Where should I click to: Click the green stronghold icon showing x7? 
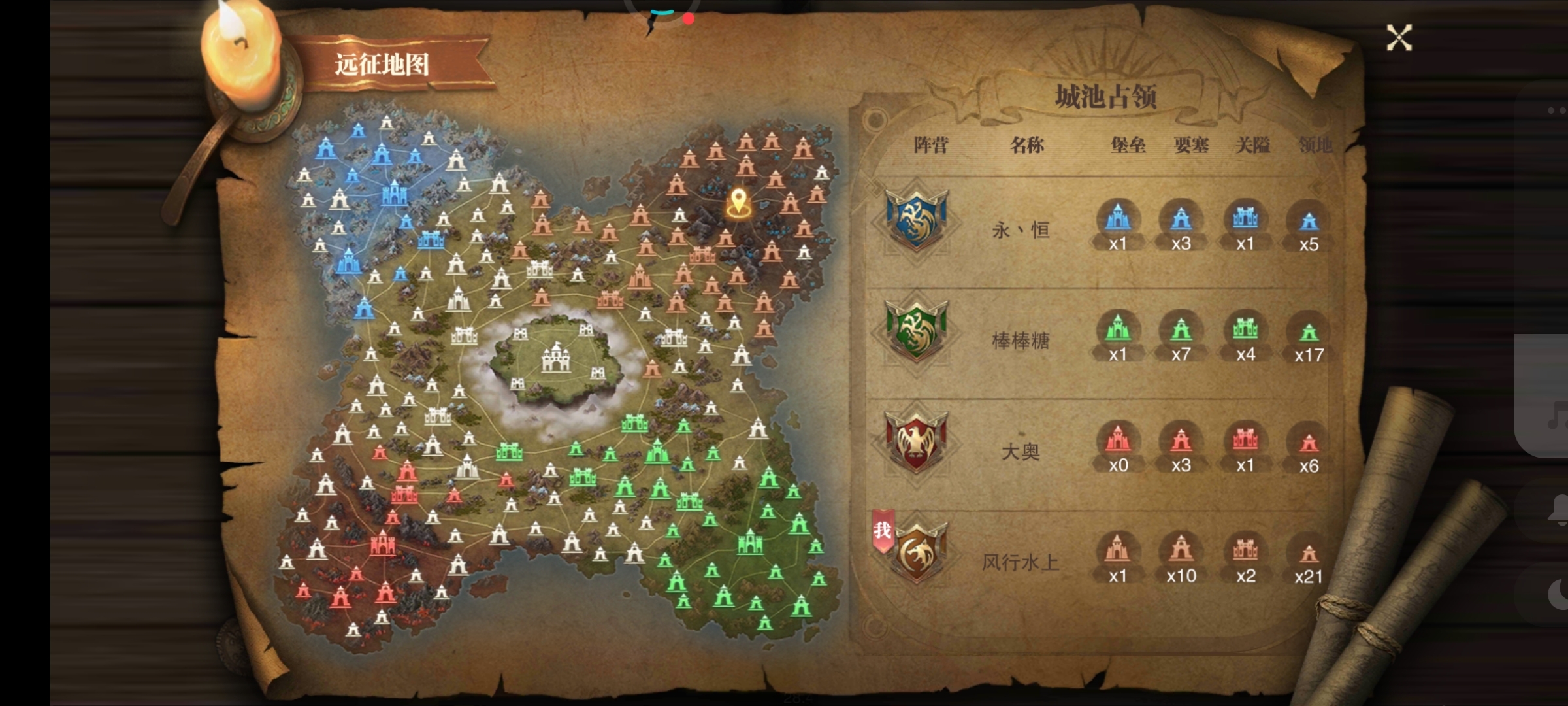[1181, 330]
